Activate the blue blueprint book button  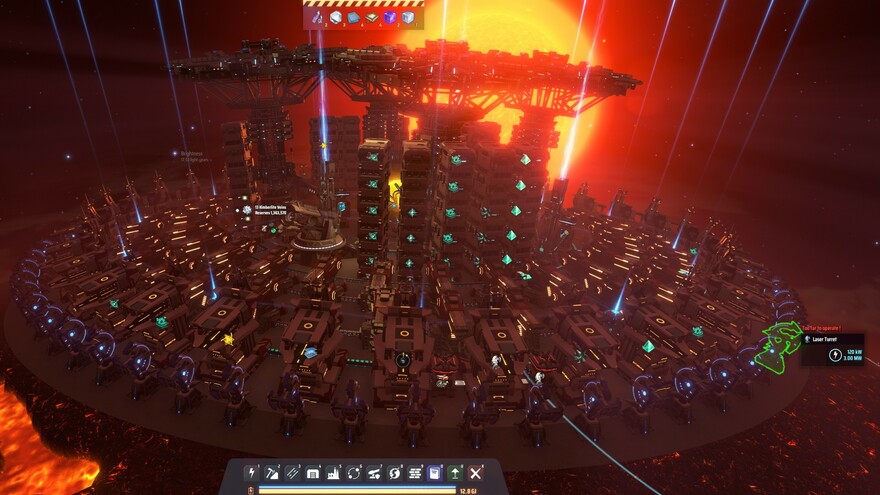click(435, 472)
